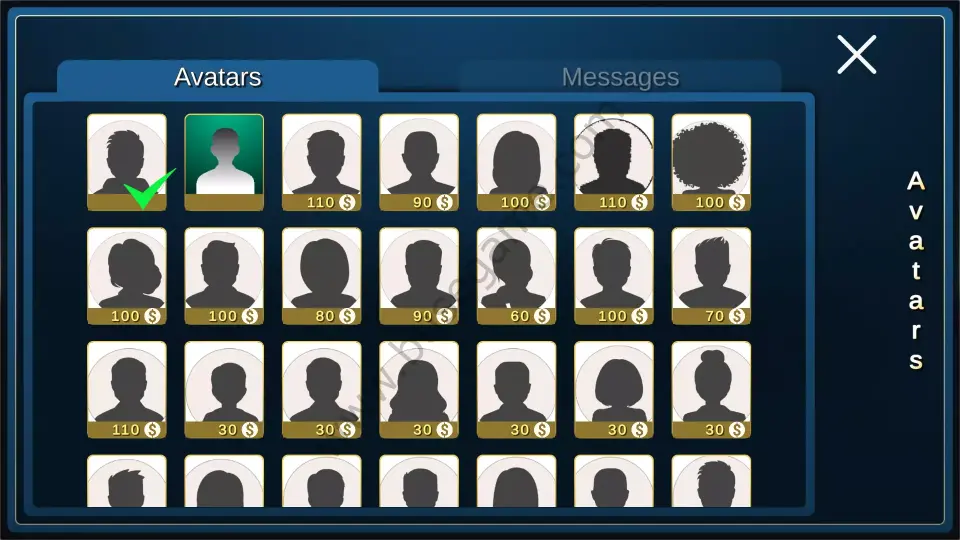Pick the curly afro hair avatar

711,161
